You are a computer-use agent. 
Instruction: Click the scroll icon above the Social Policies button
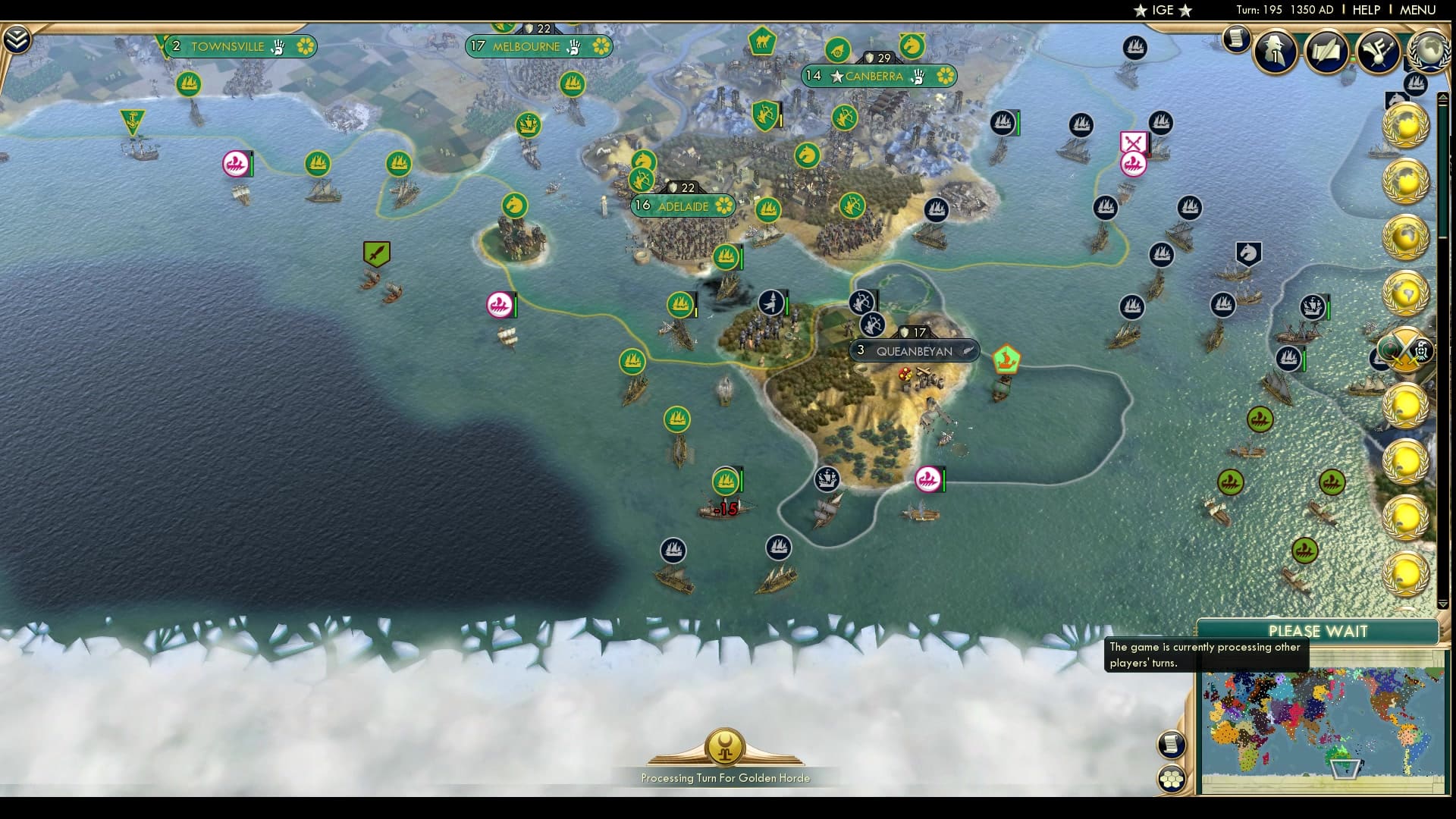click(x=1171, y=745)
